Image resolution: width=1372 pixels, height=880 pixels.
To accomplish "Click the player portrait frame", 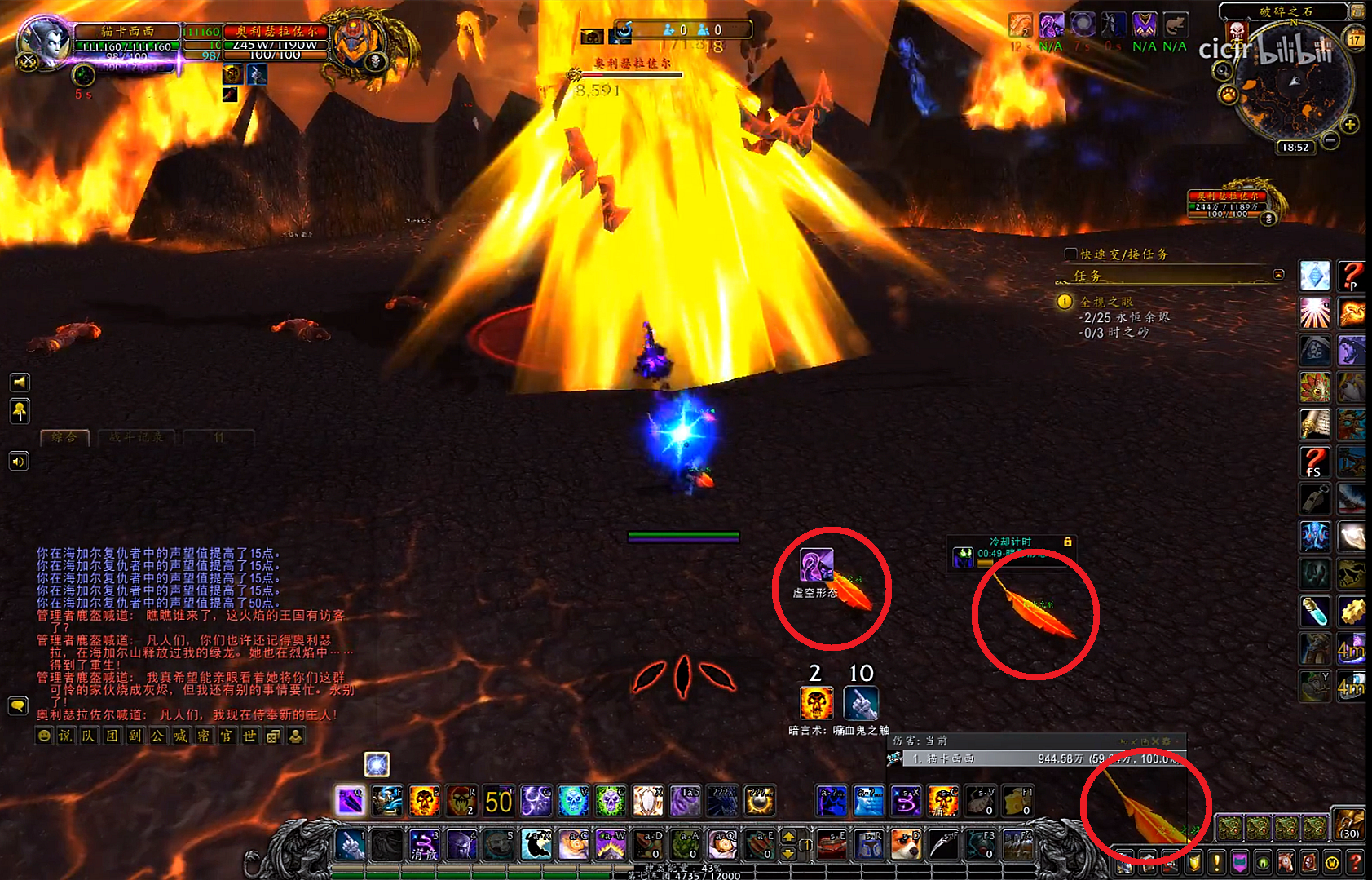I will [45, 42].
